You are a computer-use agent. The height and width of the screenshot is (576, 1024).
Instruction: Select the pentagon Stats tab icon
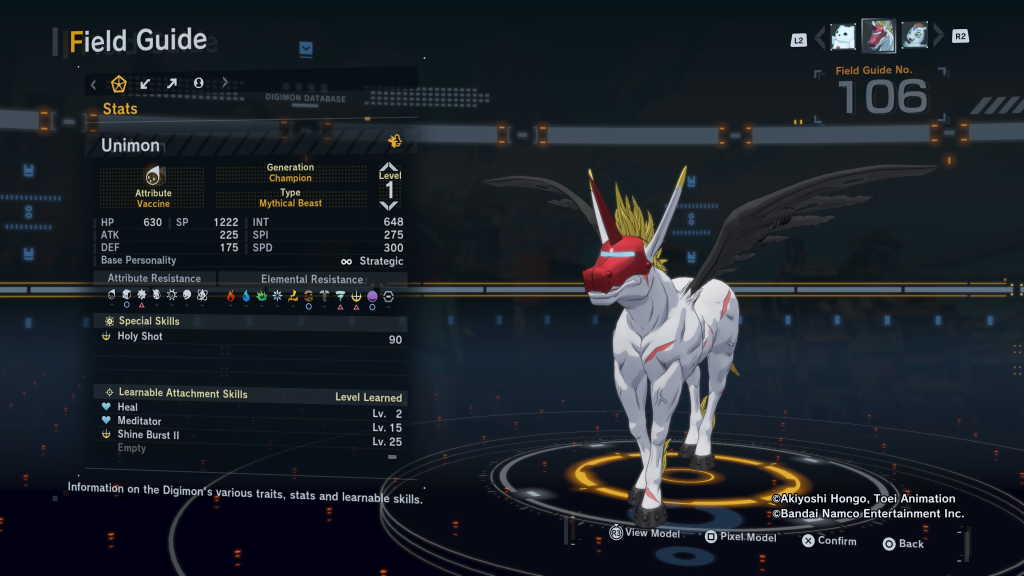119,83
